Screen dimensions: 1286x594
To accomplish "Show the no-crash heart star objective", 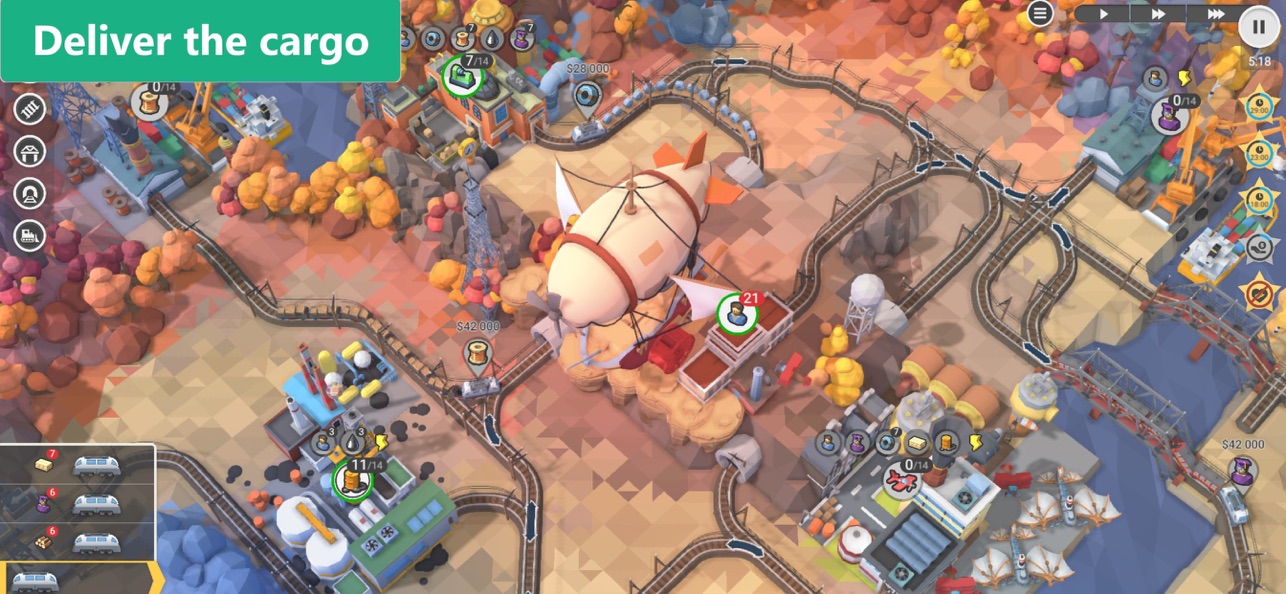I will tap(1259, 292).
